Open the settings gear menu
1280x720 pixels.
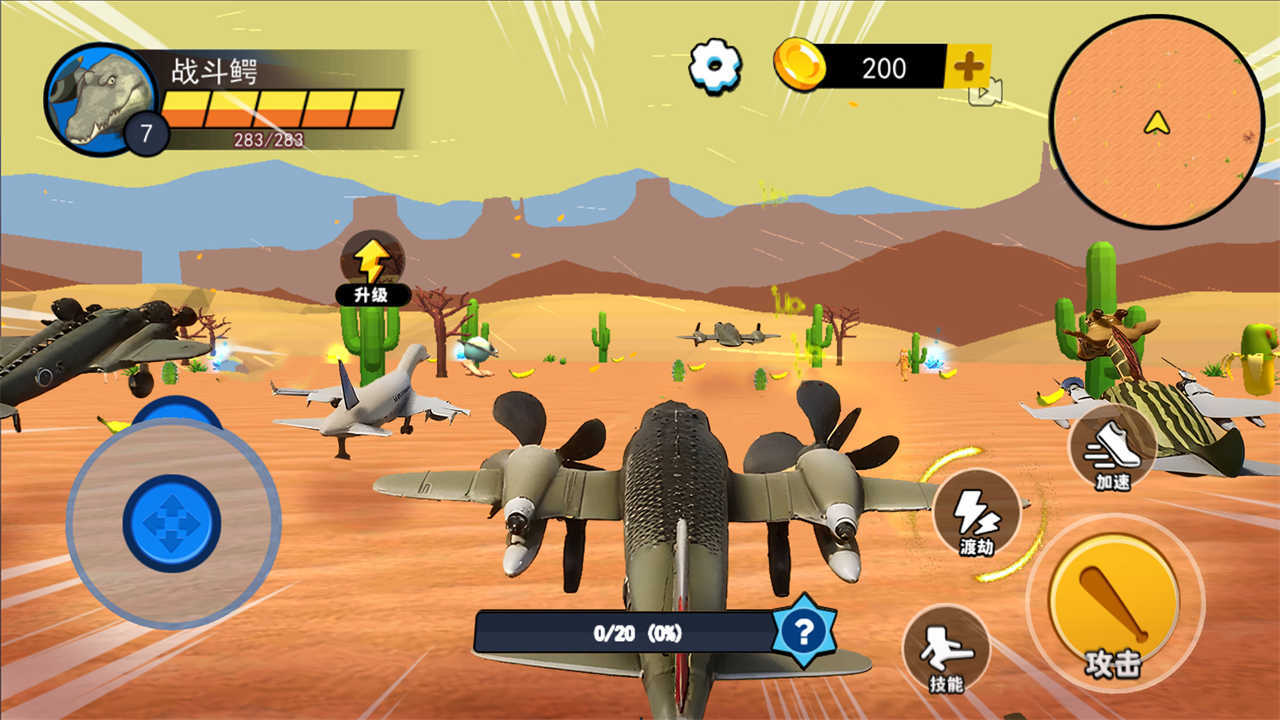click(x=715, y=66)
